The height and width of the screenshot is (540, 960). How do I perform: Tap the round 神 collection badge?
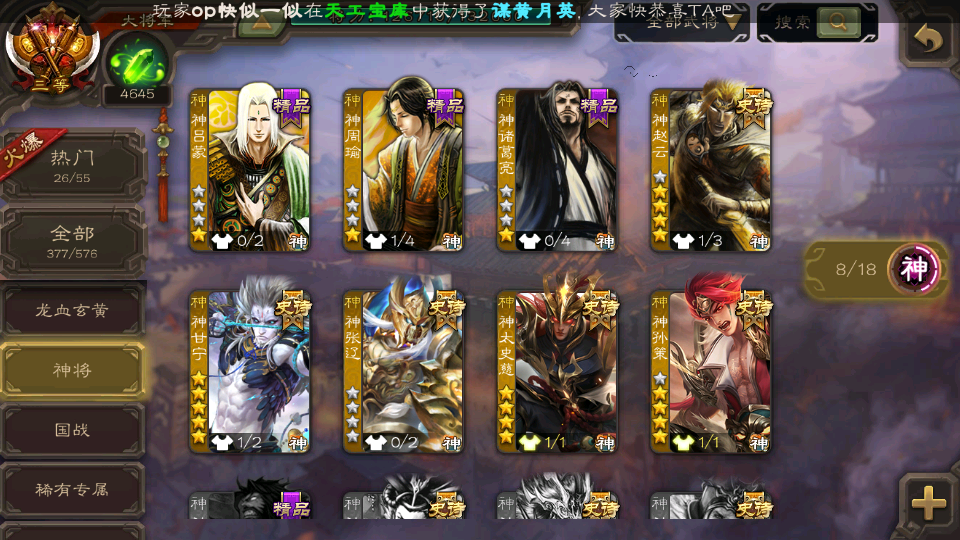915,268
